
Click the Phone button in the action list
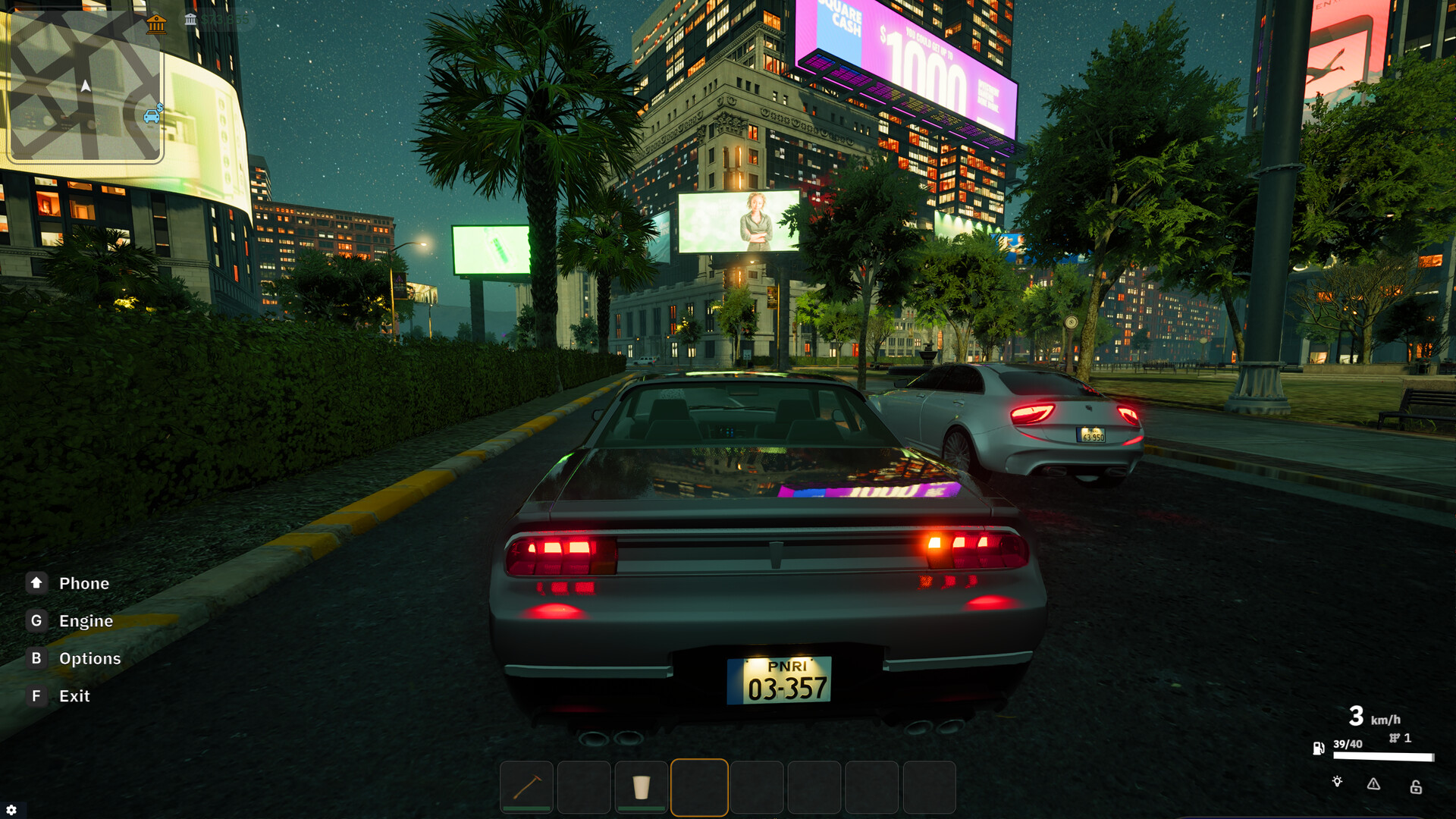point(83,582)
